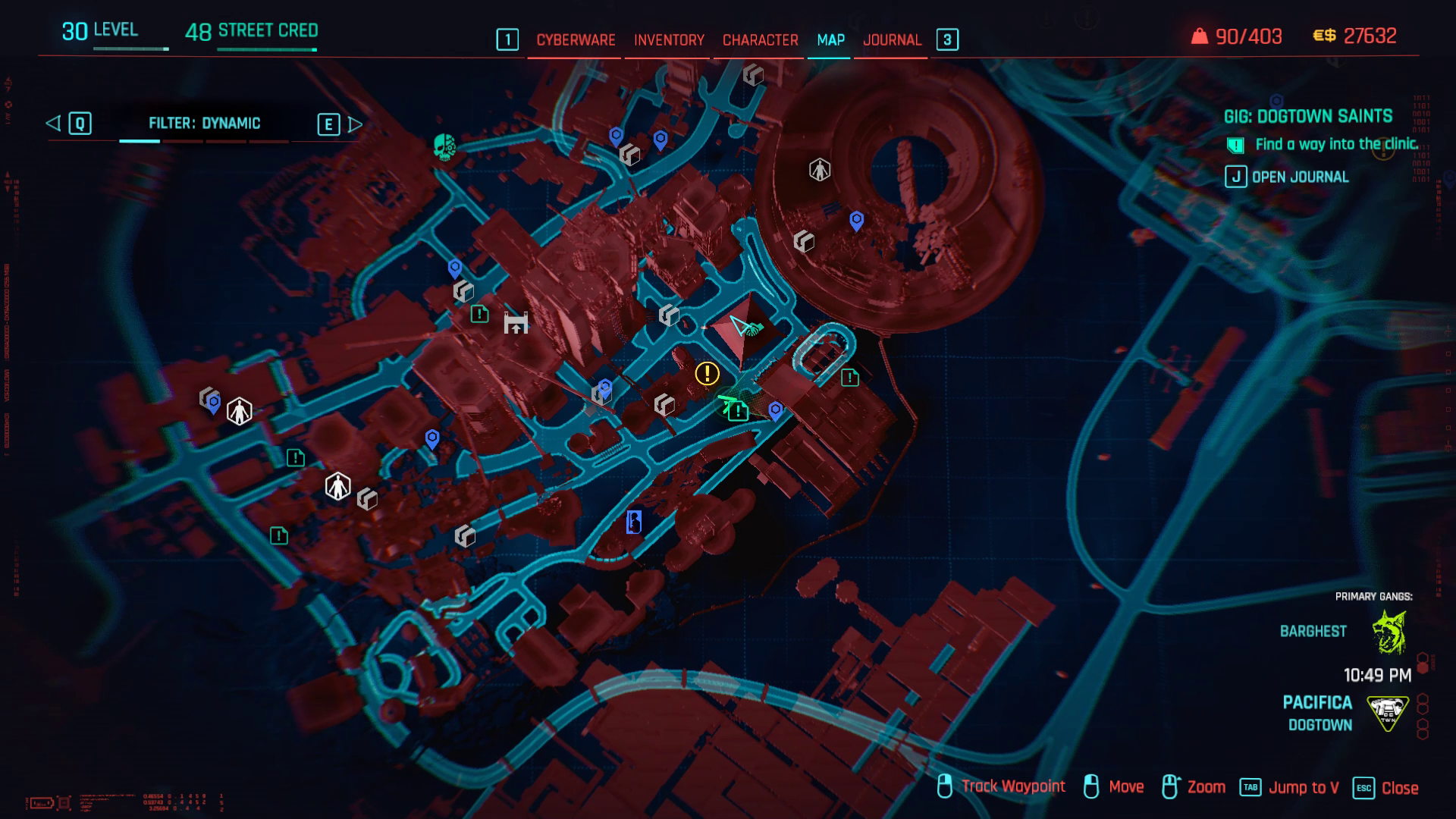Switch to the Inventory tab

pos(668,39)
